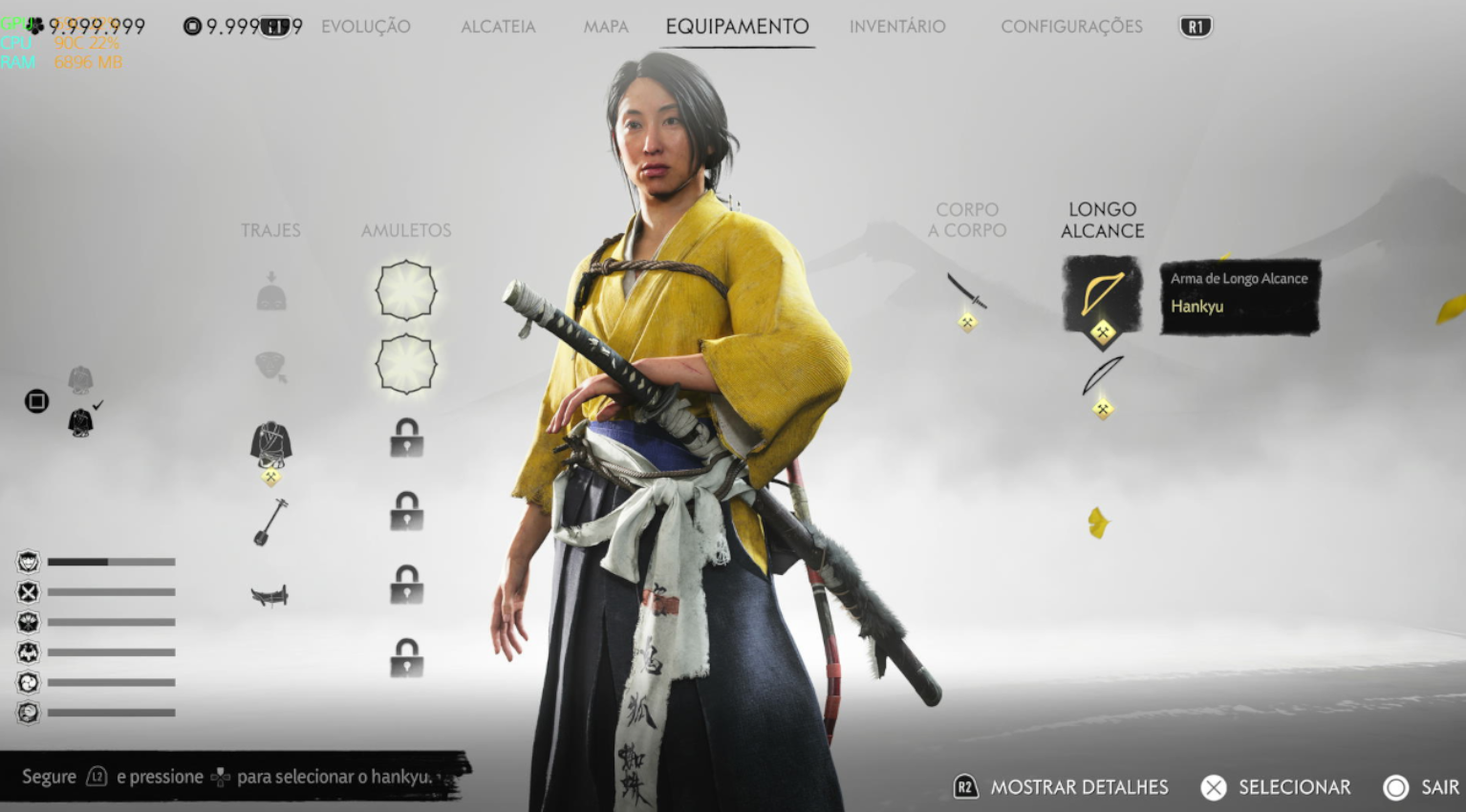
Task: Choose the unselected black longbow slot
Action: tap(1102, 375)
